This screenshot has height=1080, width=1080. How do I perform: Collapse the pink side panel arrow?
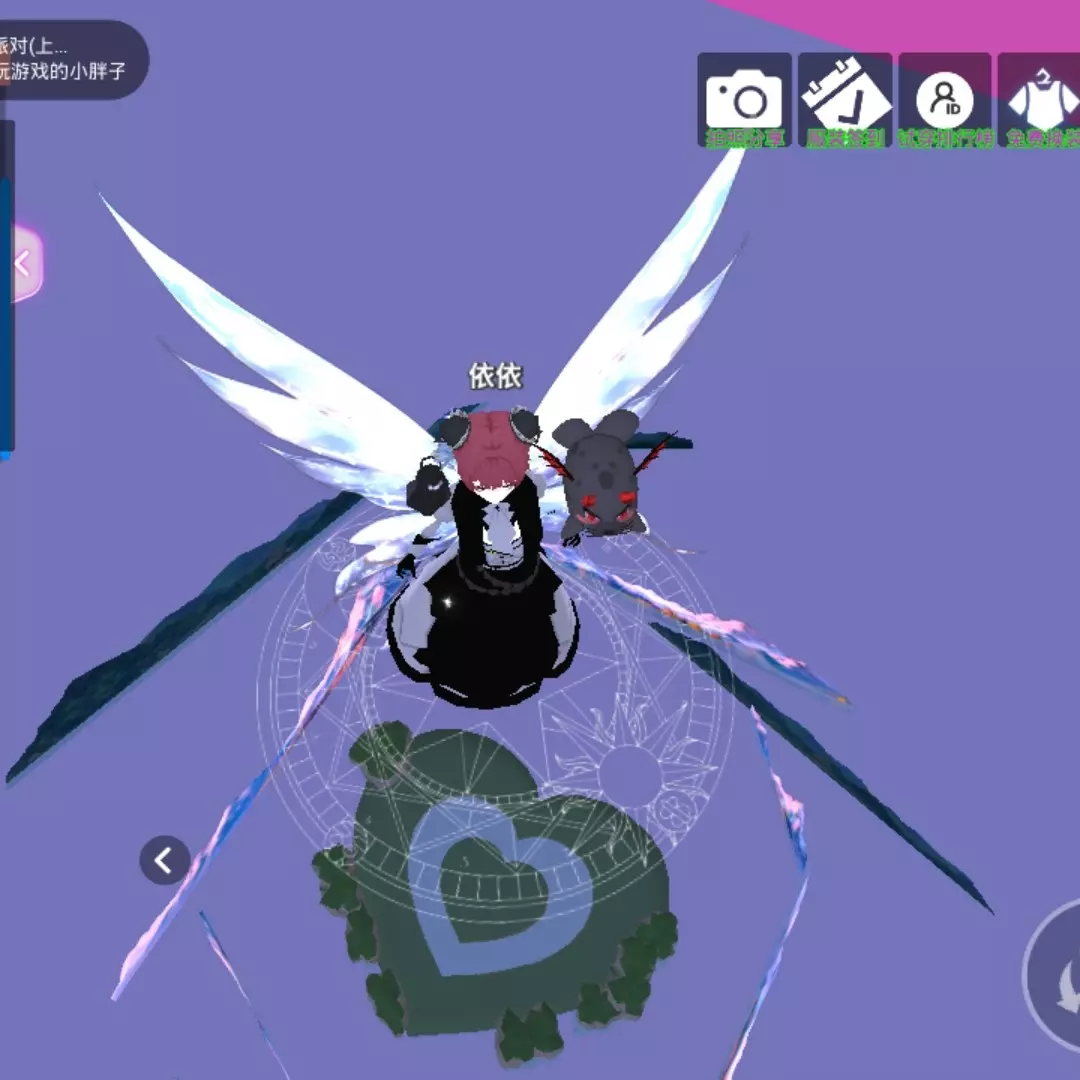(24, 265)
